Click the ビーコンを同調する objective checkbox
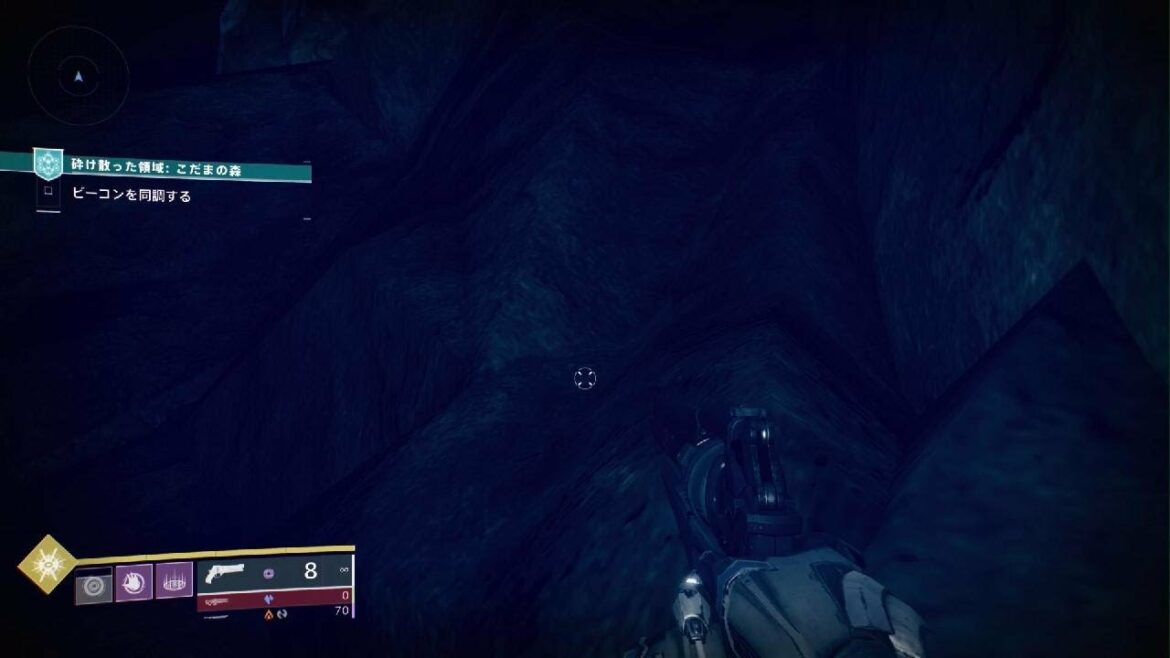This screenshot has height=658, width=1170. (x=48, y=194)
